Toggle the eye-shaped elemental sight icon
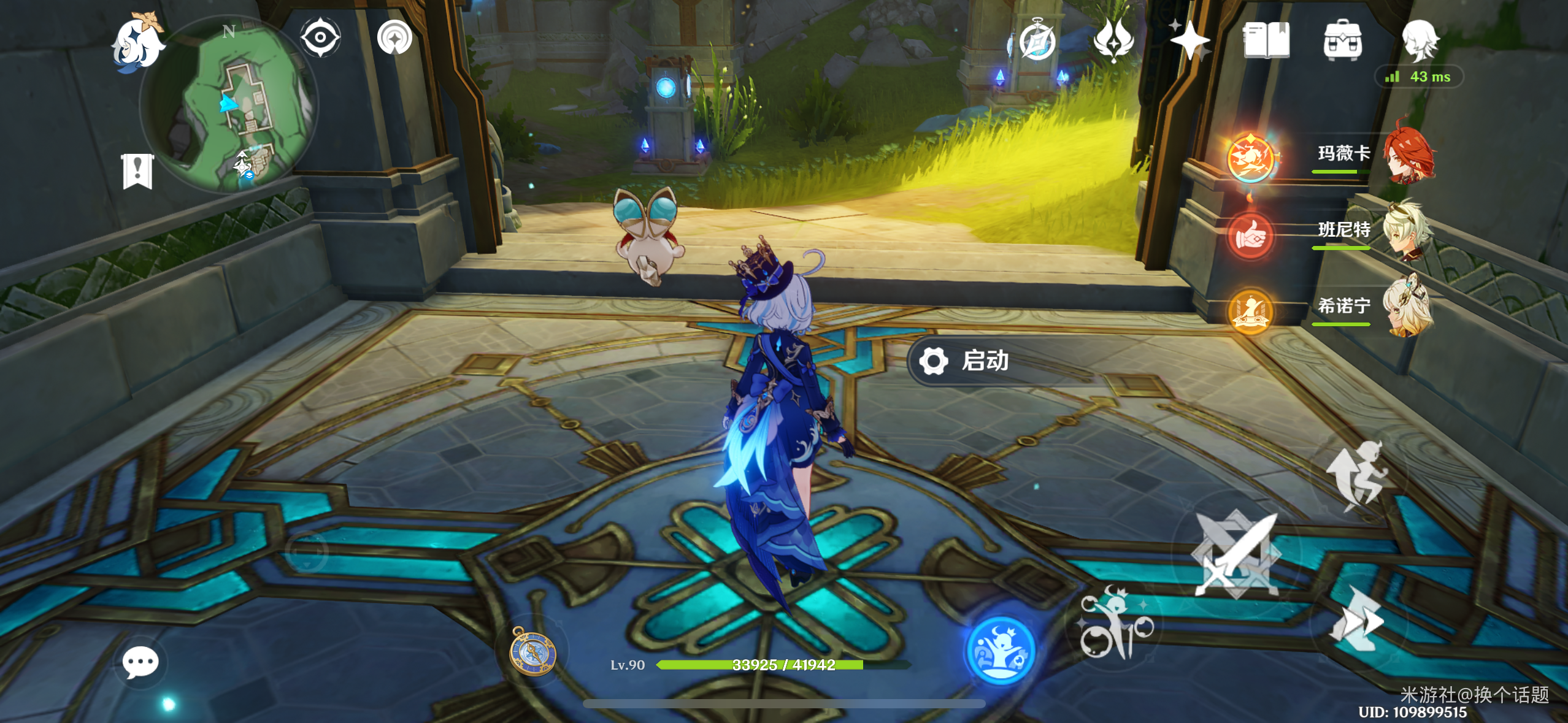Image resolution: width=1568 pixels, height=723 pixels. 320,37
